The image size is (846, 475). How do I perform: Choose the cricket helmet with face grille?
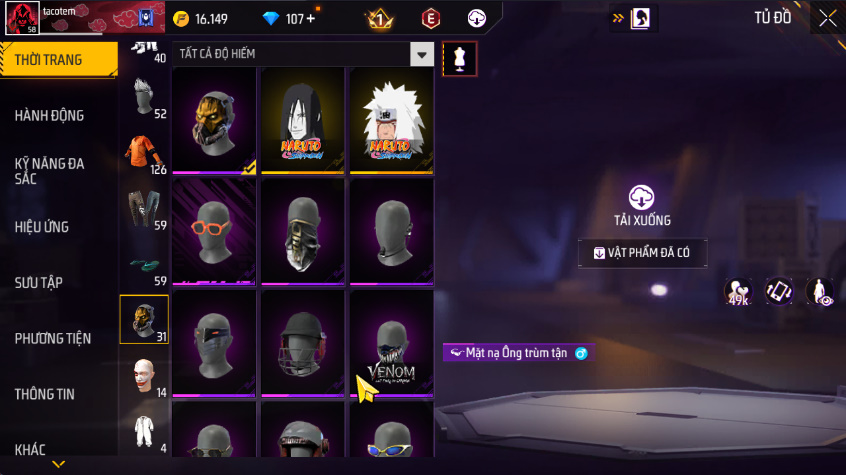(302, 344)
